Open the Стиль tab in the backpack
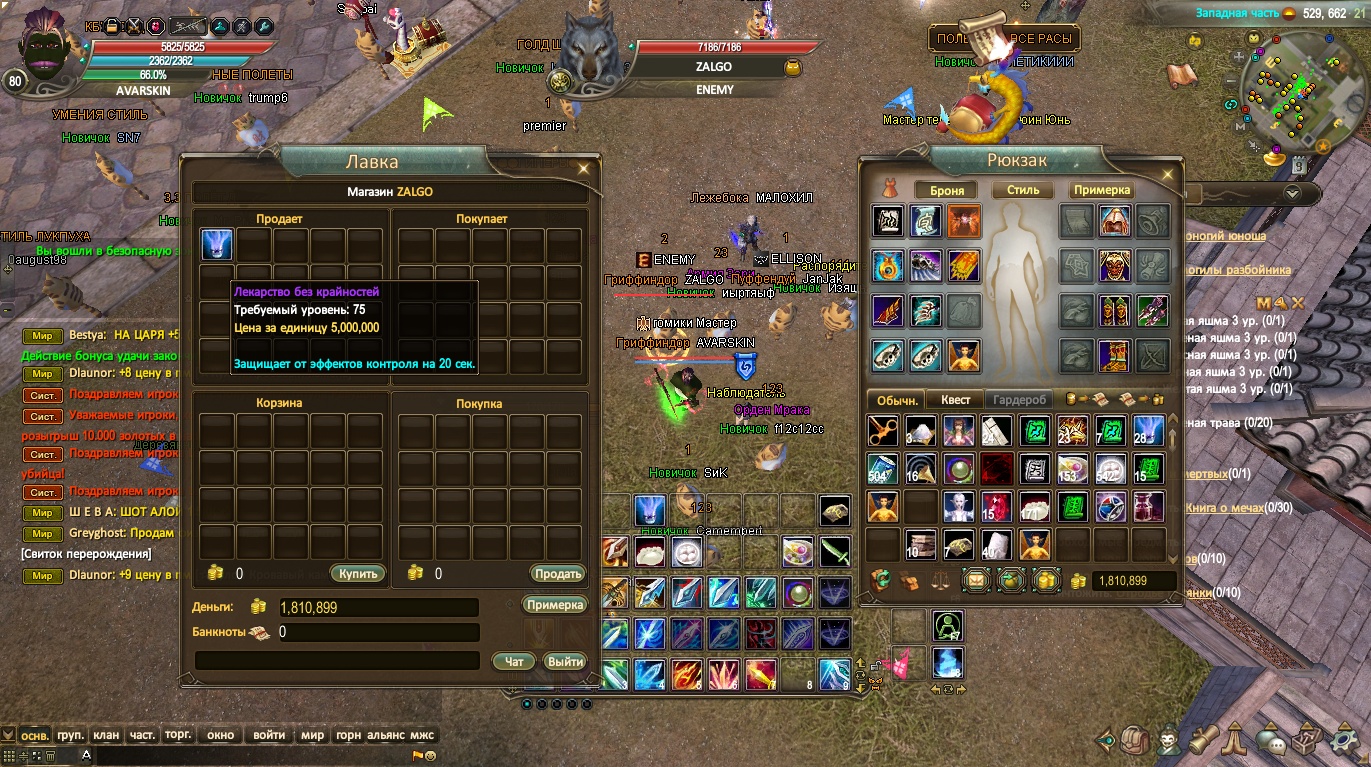Image resolution: width=1371 pixels, height=767 pixels. click(x=1022, y=190)
